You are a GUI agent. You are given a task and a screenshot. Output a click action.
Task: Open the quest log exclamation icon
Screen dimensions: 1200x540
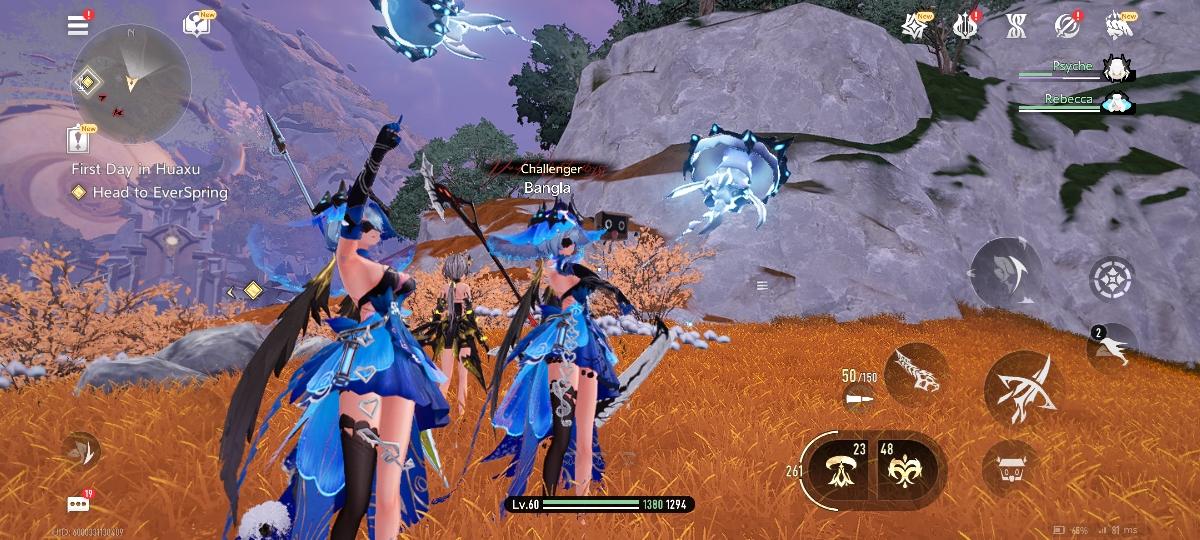point(78,139)
